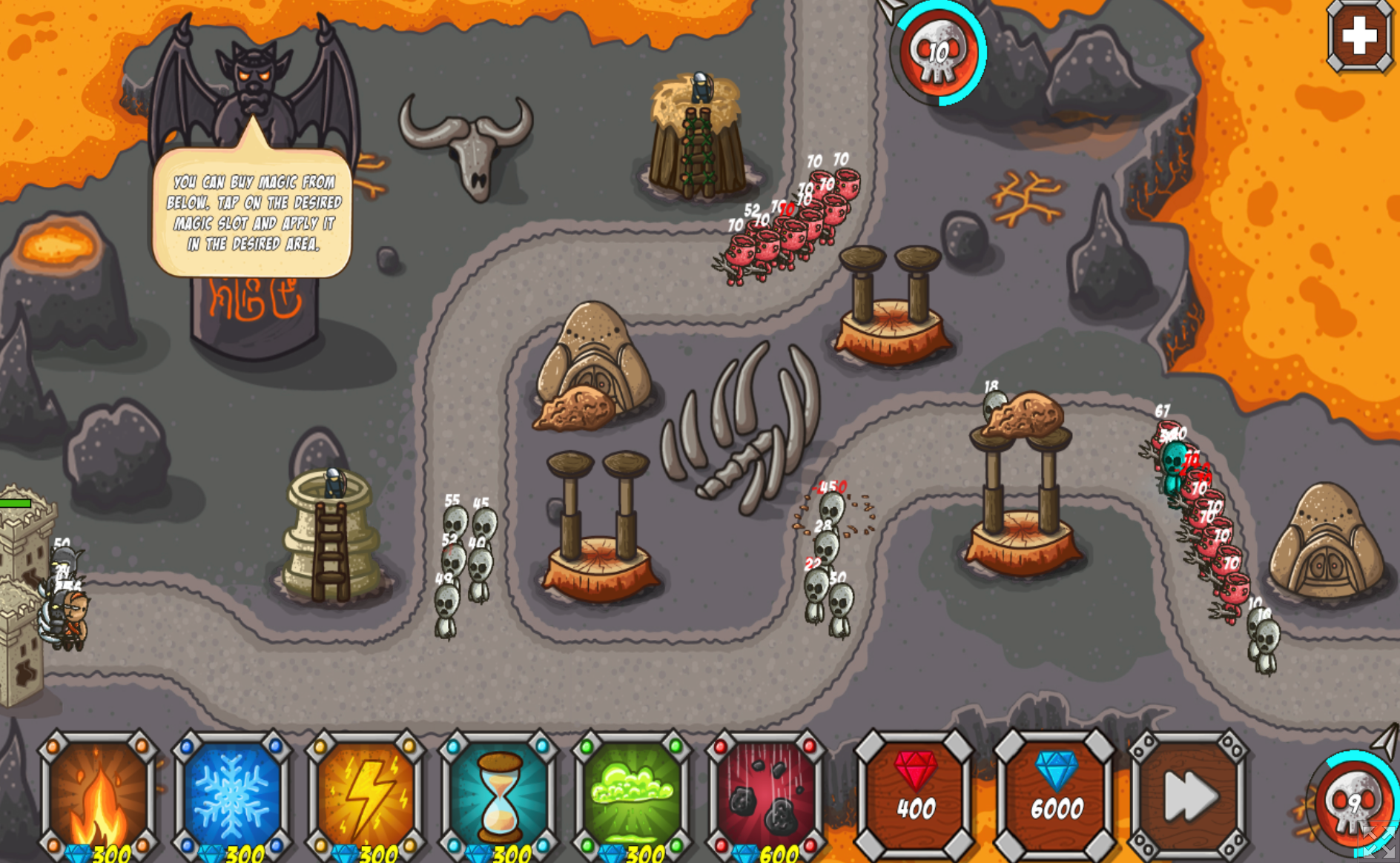Open the pause menu via the plus icon
The height and width of the screenshot is (863, 1400).
(1359, 36)
